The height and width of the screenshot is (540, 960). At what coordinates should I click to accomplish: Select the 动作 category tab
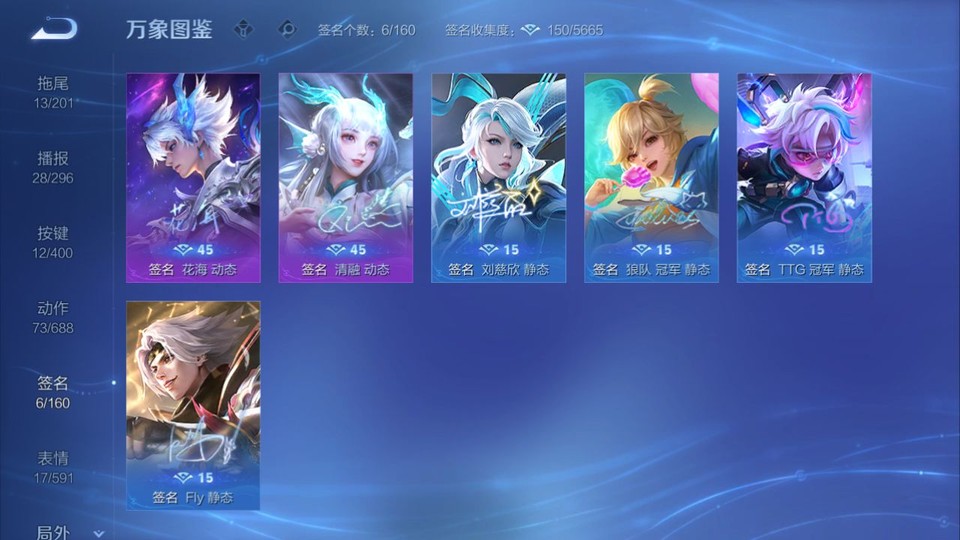[54, 317]
